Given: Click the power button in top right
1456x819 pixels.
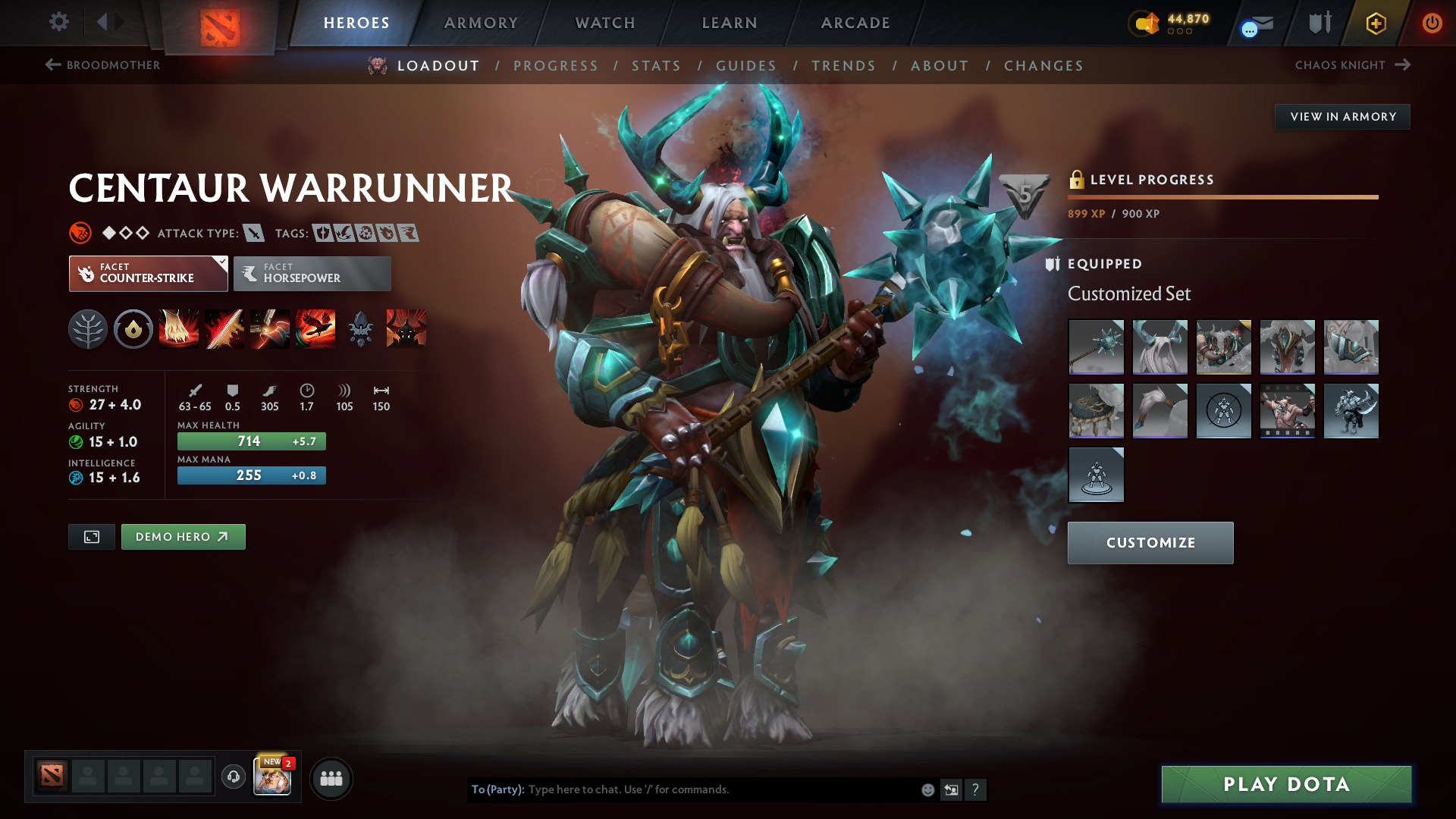Looking at the screenshot, I should point(1432,23).
